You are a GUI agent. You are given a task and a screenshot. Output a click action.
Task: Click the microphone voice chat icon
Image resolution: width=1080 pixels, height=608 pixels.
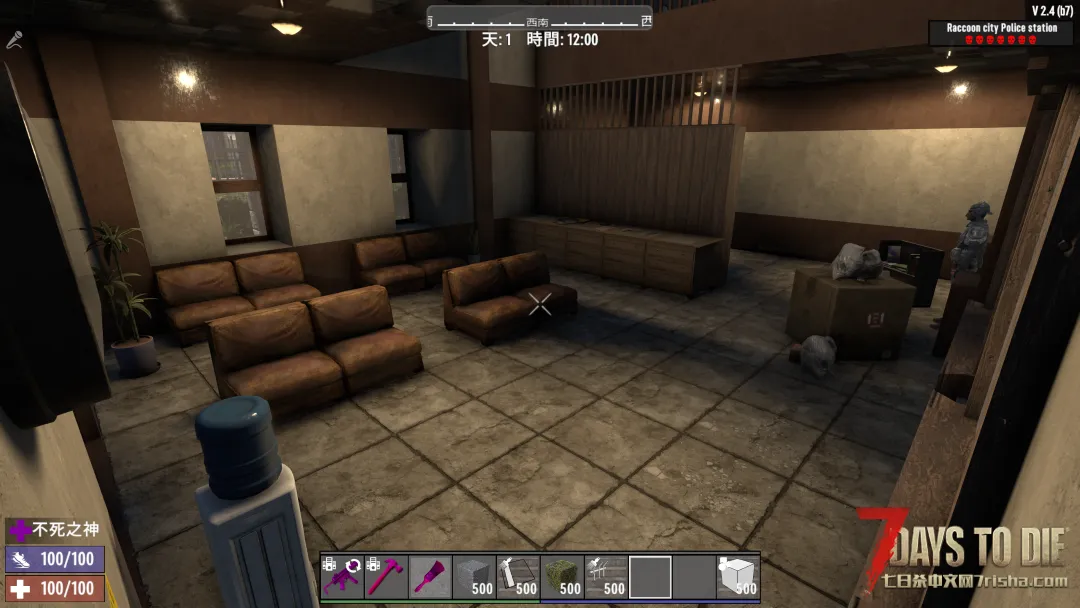[x=15, y=40]
